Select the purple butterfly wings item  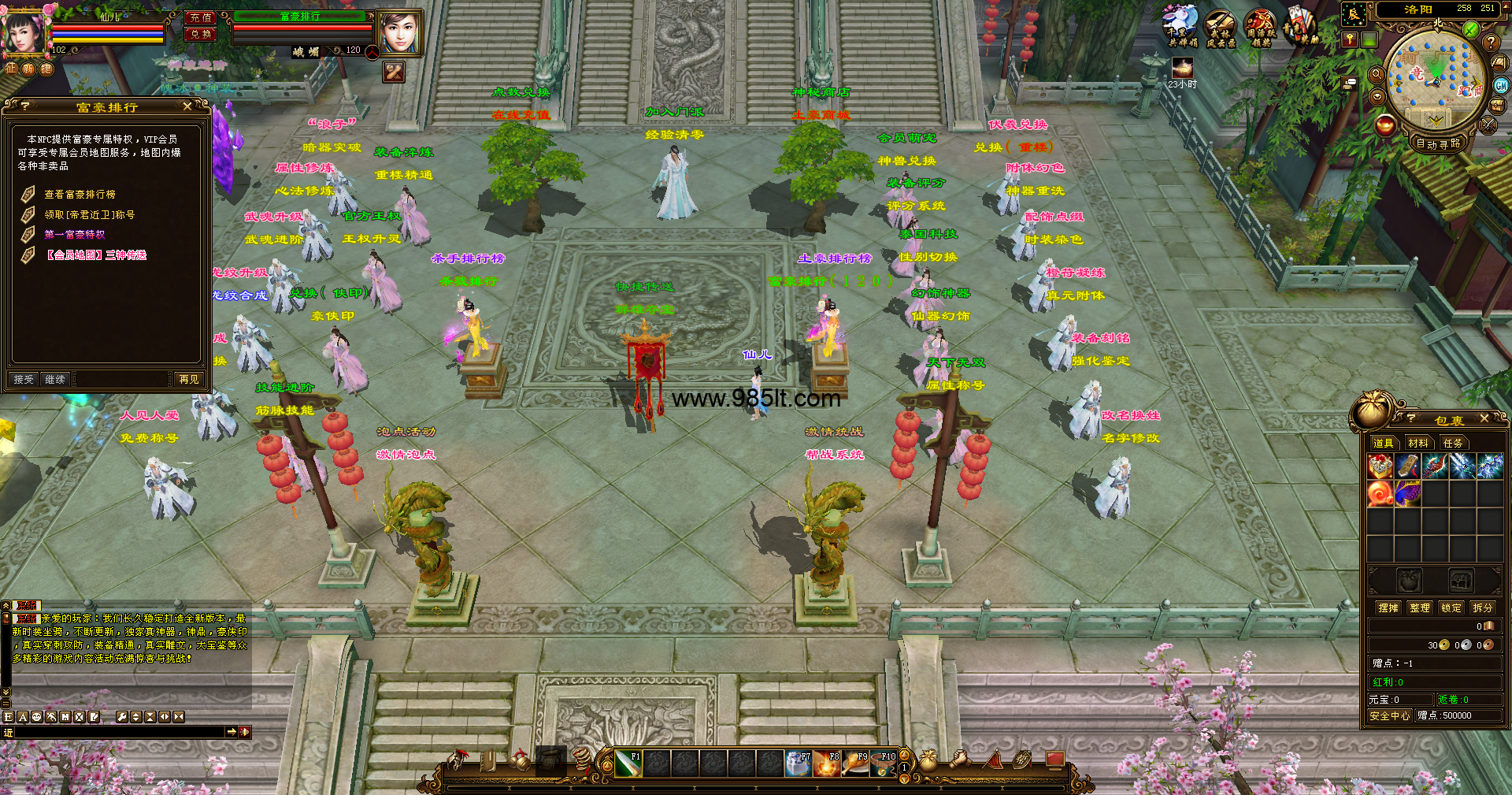(x=1408, y=494)
